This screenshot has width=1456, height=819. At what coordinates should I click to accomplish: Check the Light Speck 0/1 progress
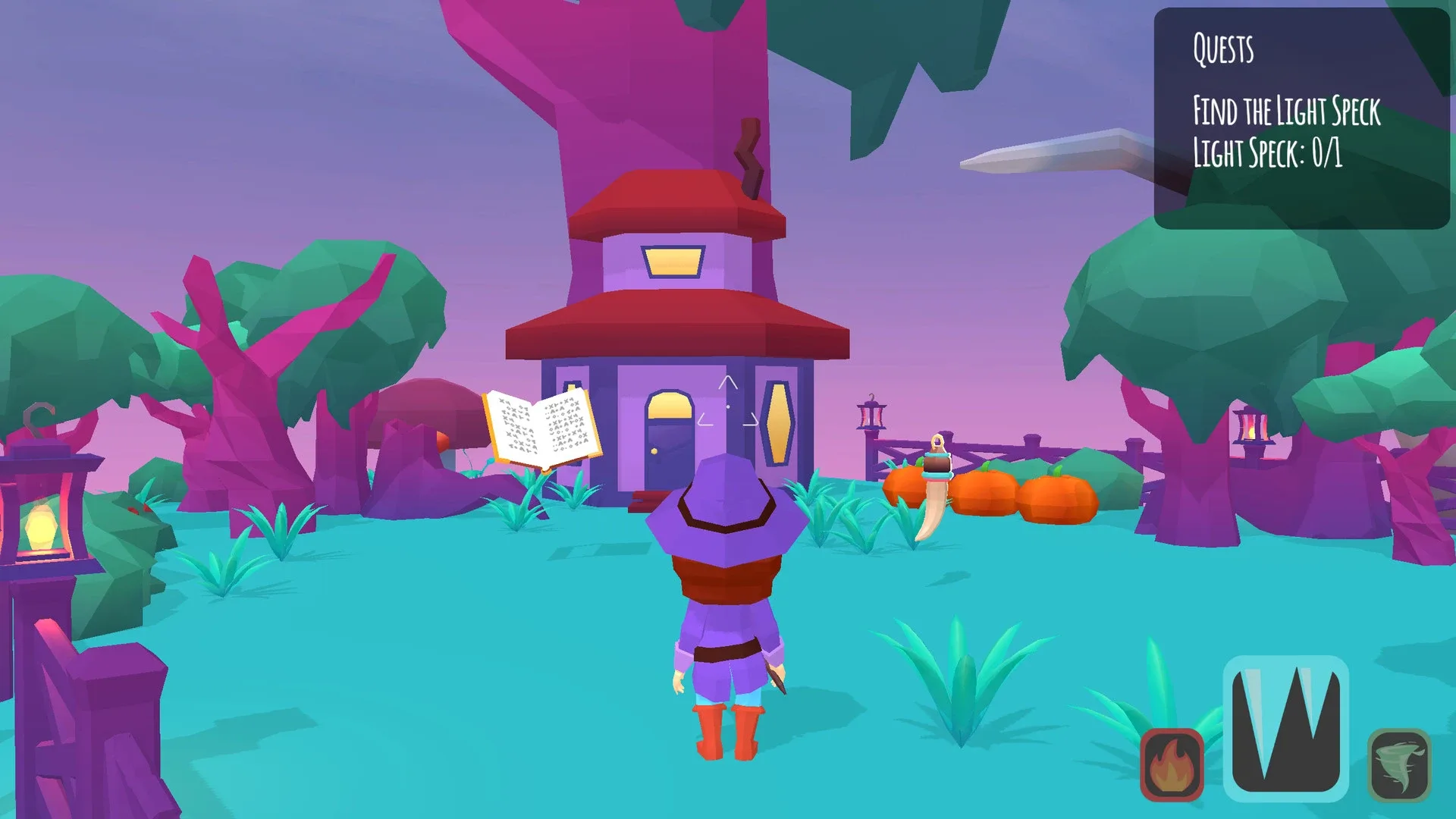click(1268, 152)
